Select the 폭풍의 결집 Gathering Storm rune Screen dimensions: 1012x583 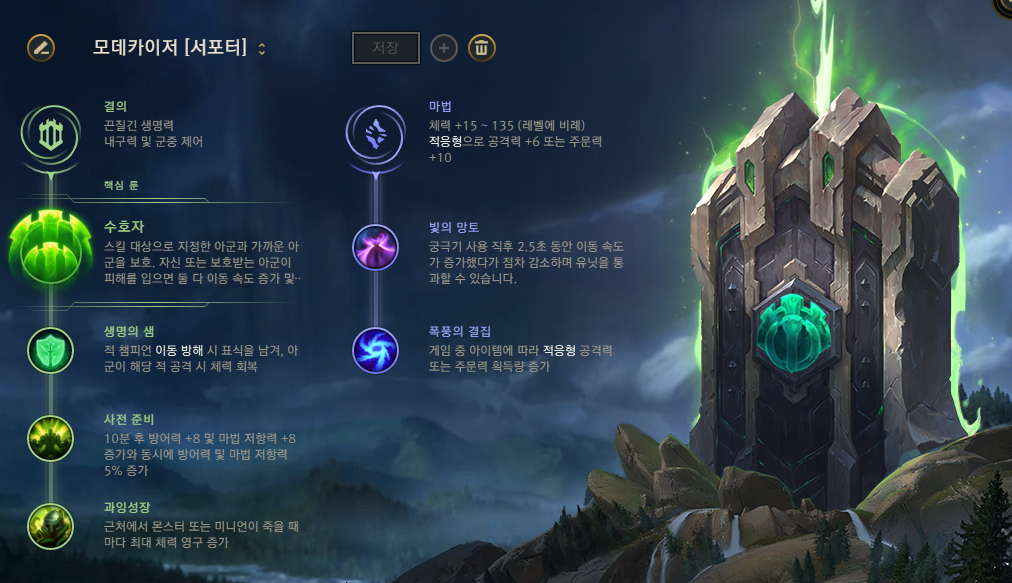(375, 350)
